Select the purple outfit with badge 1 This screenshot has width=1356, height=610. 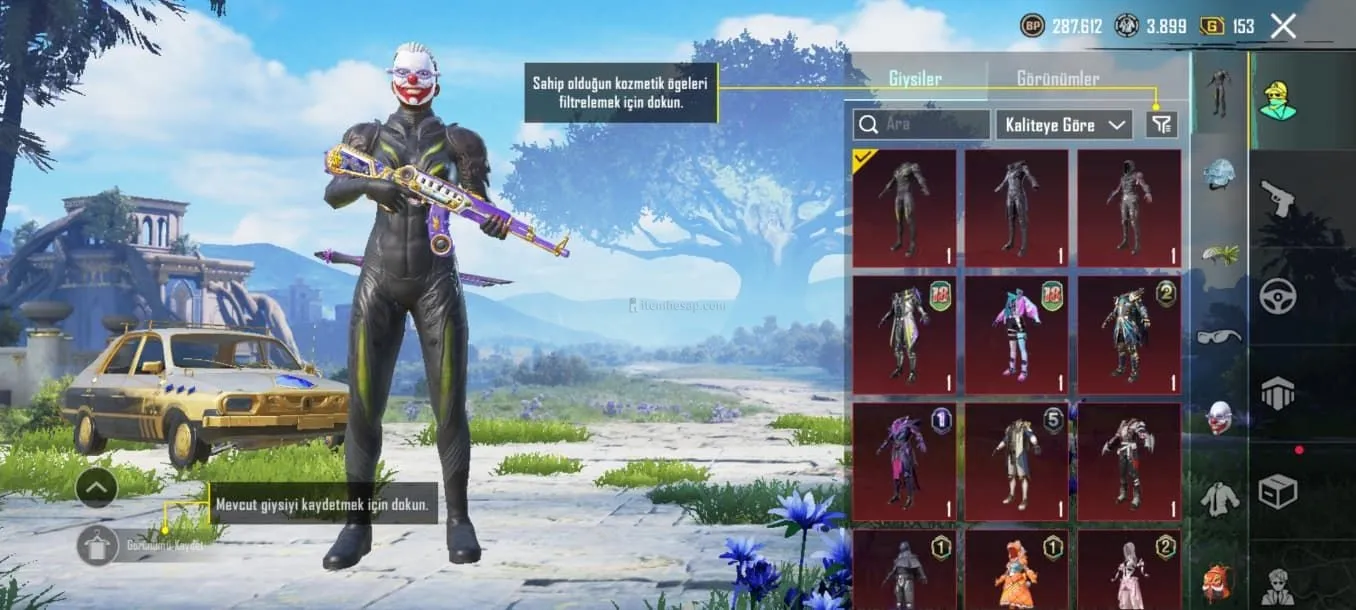click(x=904, y=462)
